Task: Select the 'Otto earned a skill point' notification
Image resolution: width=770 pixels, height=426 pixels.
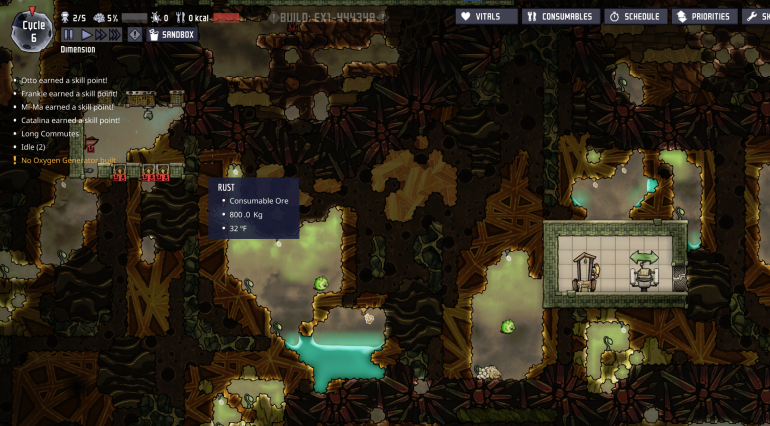Action: tap(64, 80)
